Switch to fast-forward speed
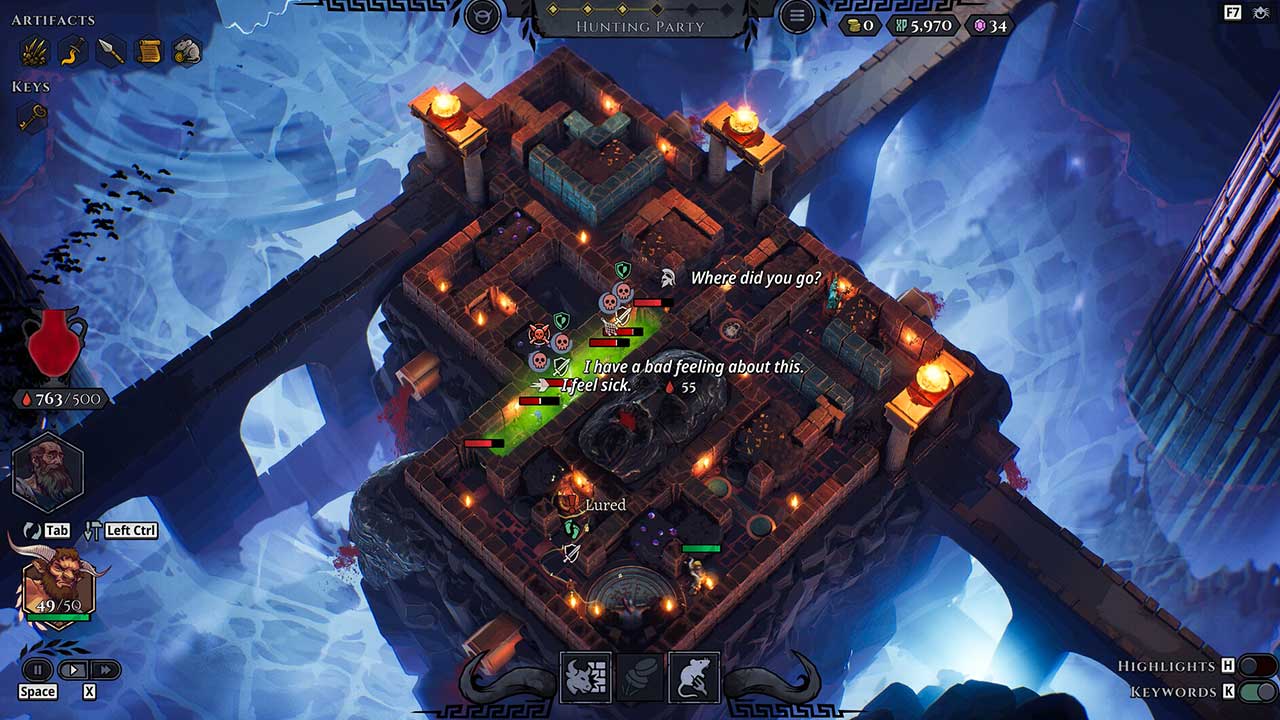Viewport: 1280px width, 720px height. point(104,670)
